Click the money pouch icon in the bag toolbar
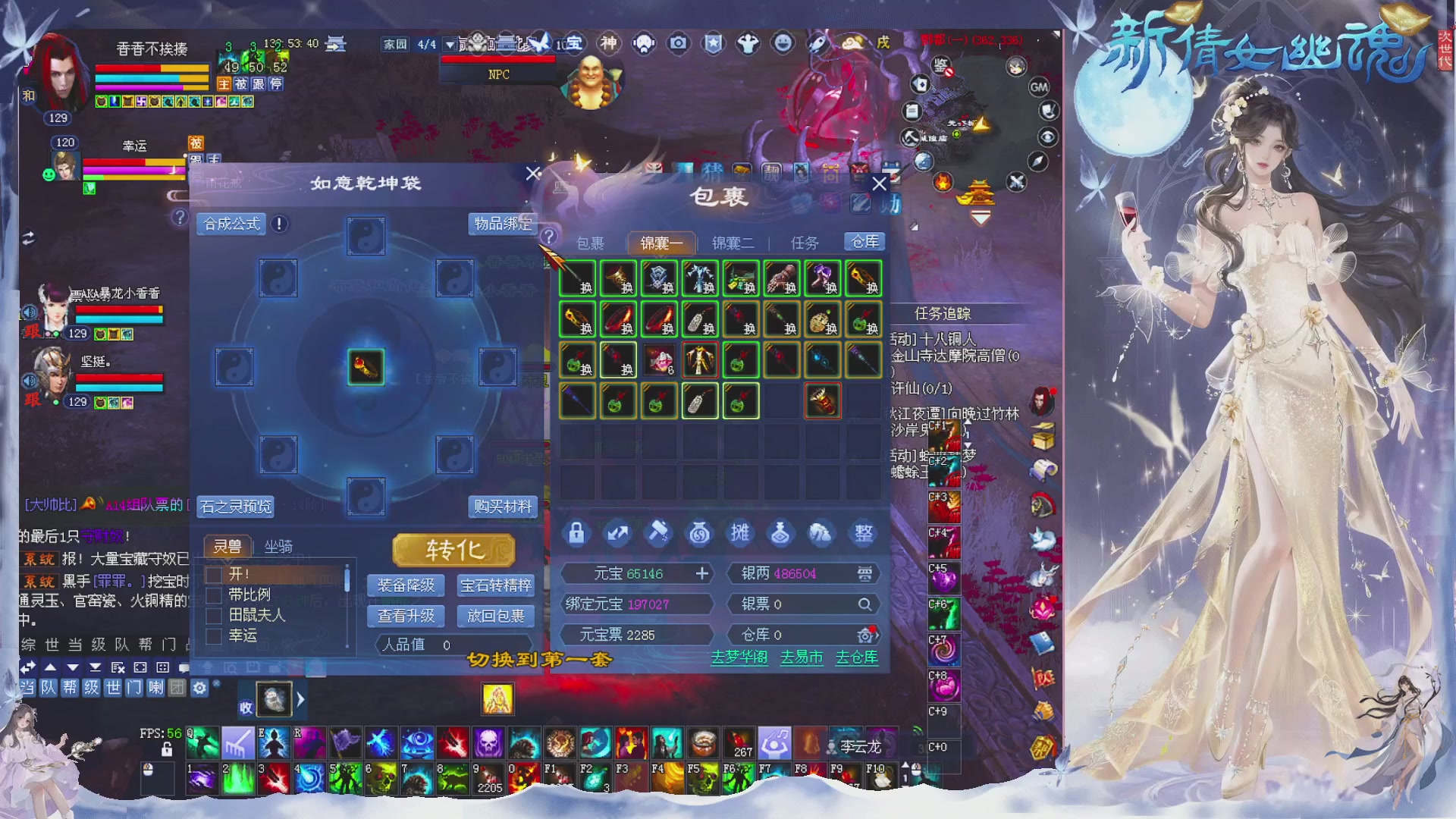The height and width of the screenshot is (819, 1456). point(699,533)
